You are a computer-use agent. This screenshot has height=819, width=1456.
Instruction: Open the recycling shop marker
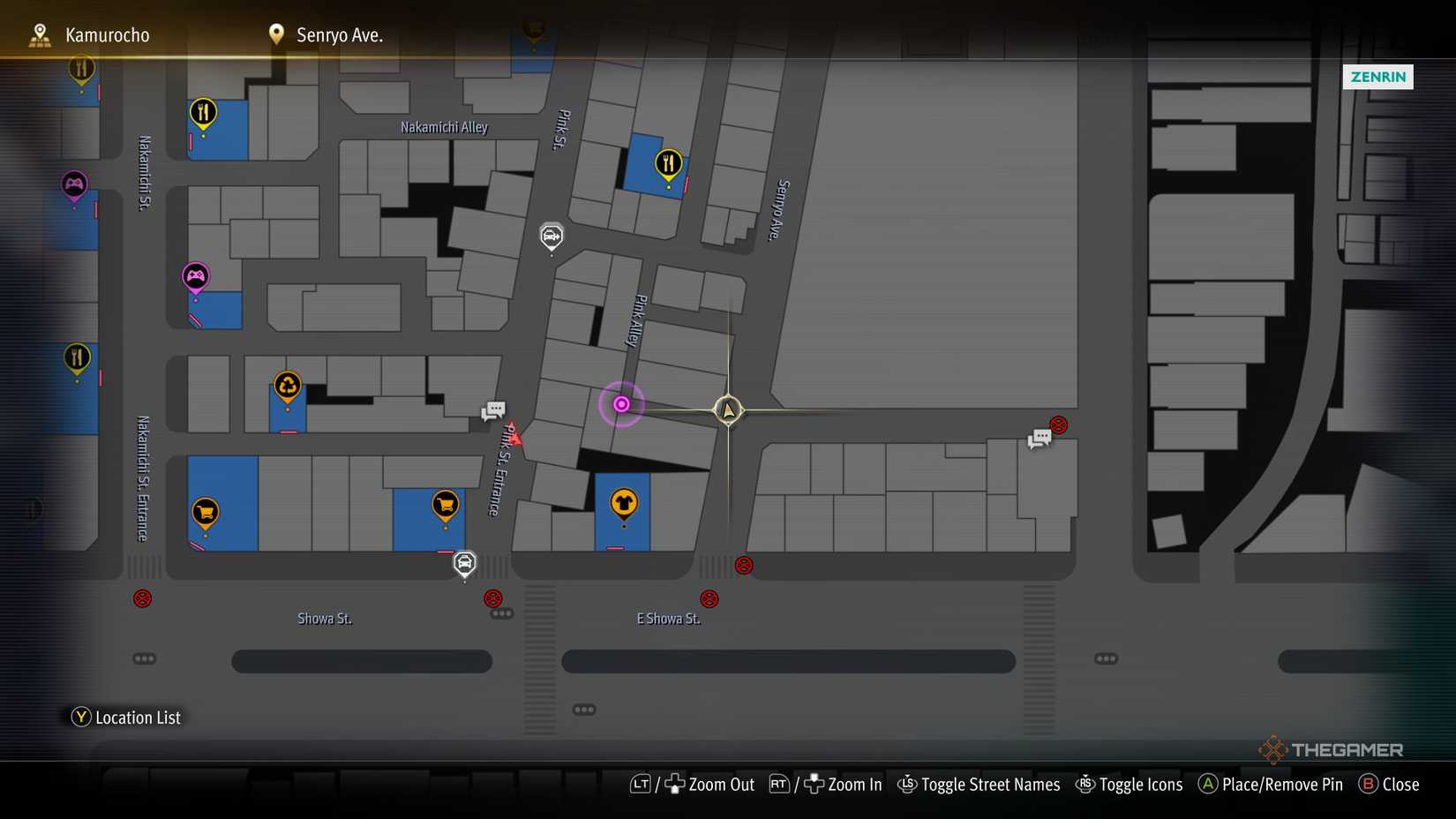(x=287, y=386)
